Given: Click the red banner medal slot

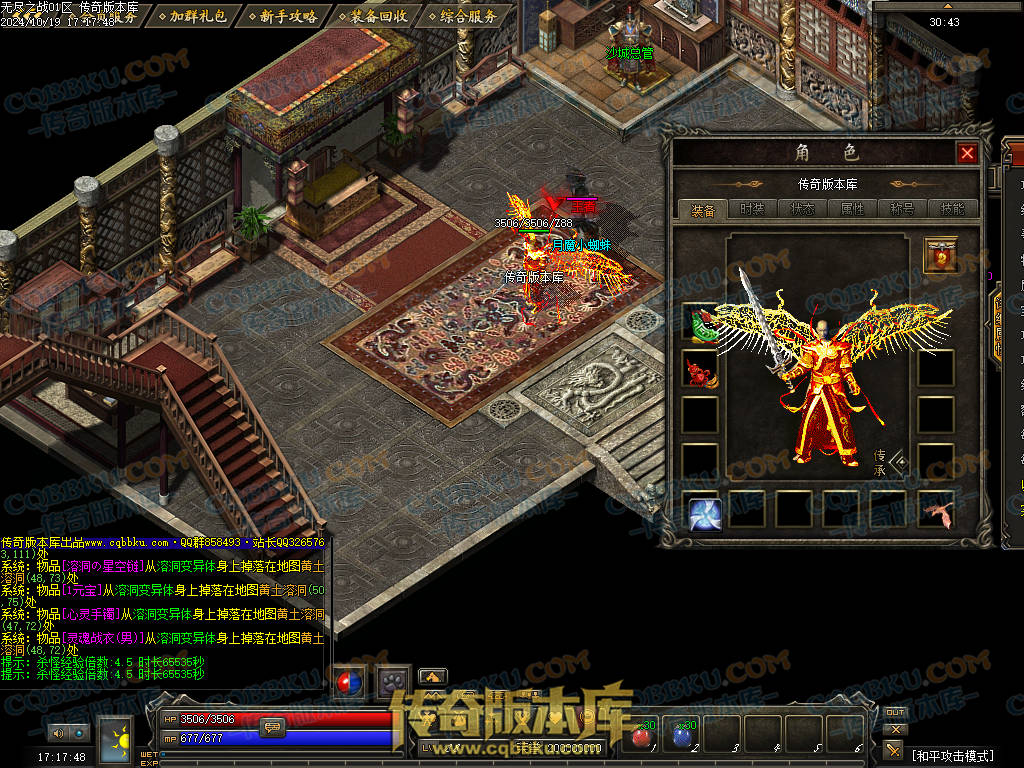Looking at the screenshot, I should [x=940, y=255].
